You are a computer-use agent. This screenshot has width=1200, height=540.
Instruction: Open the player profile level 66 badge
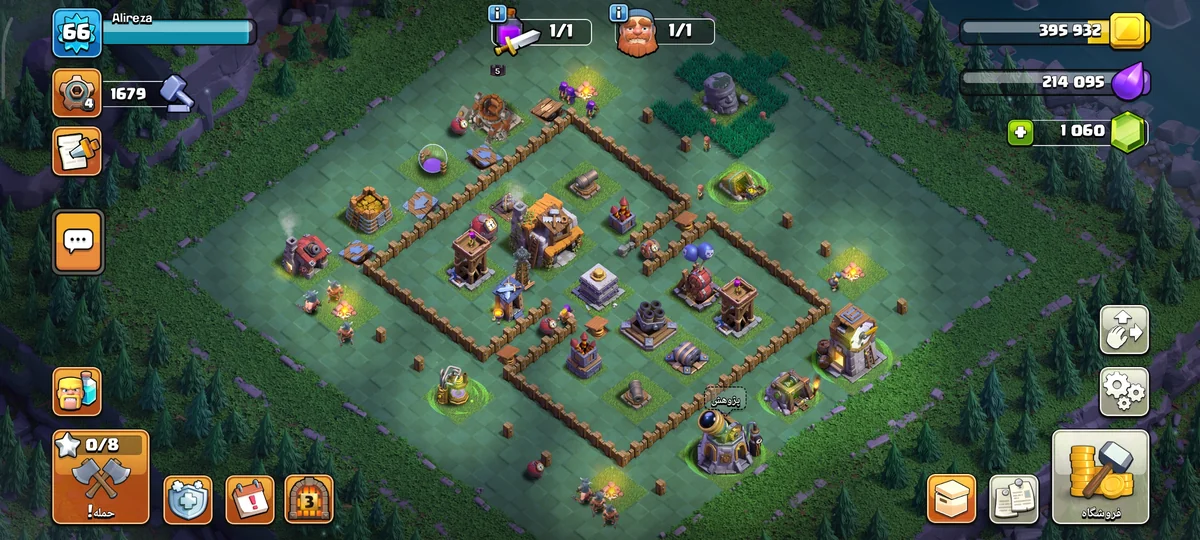77,32
